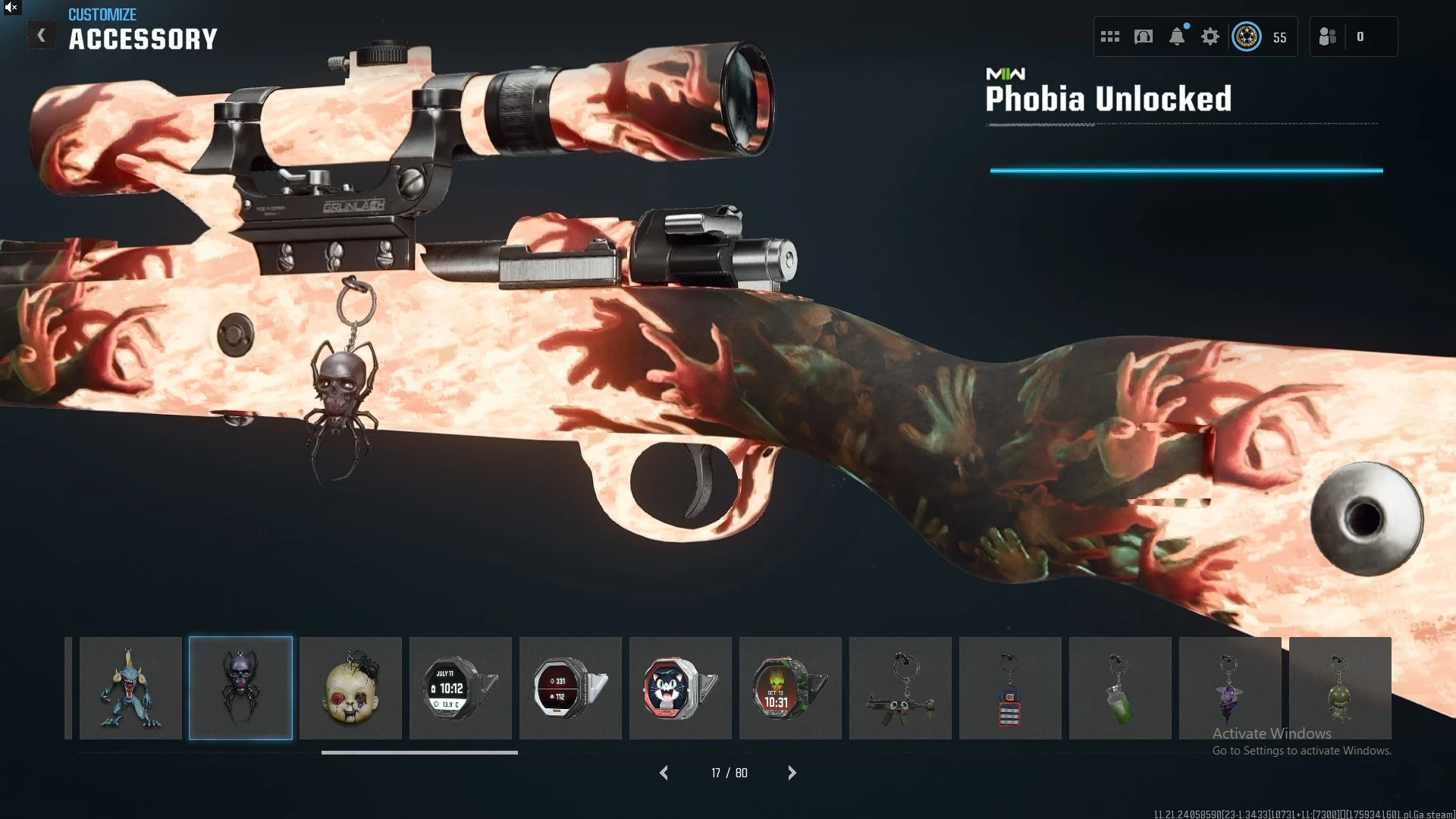Open the grid menu icon
The image size is (1456, 819).
pos(1110,36)
